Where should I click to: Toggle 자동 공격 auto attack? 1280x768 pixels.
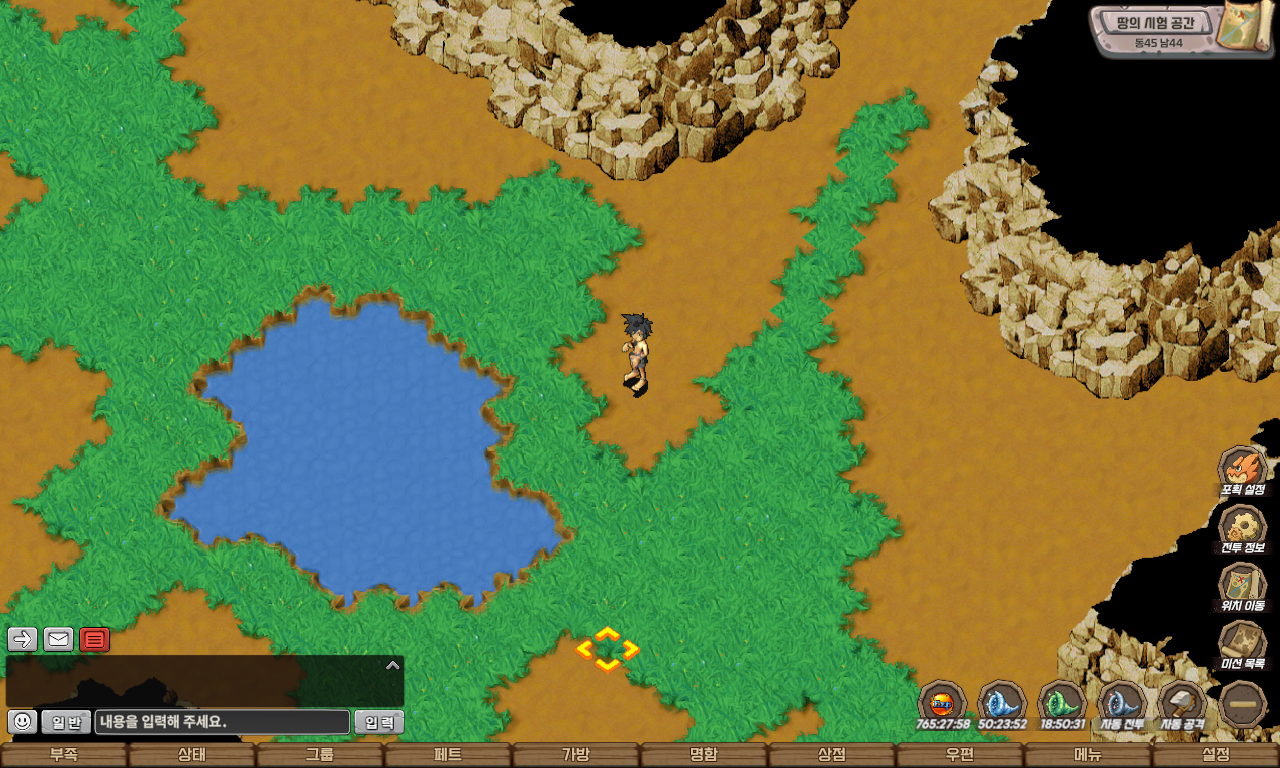coord(1182,704)
